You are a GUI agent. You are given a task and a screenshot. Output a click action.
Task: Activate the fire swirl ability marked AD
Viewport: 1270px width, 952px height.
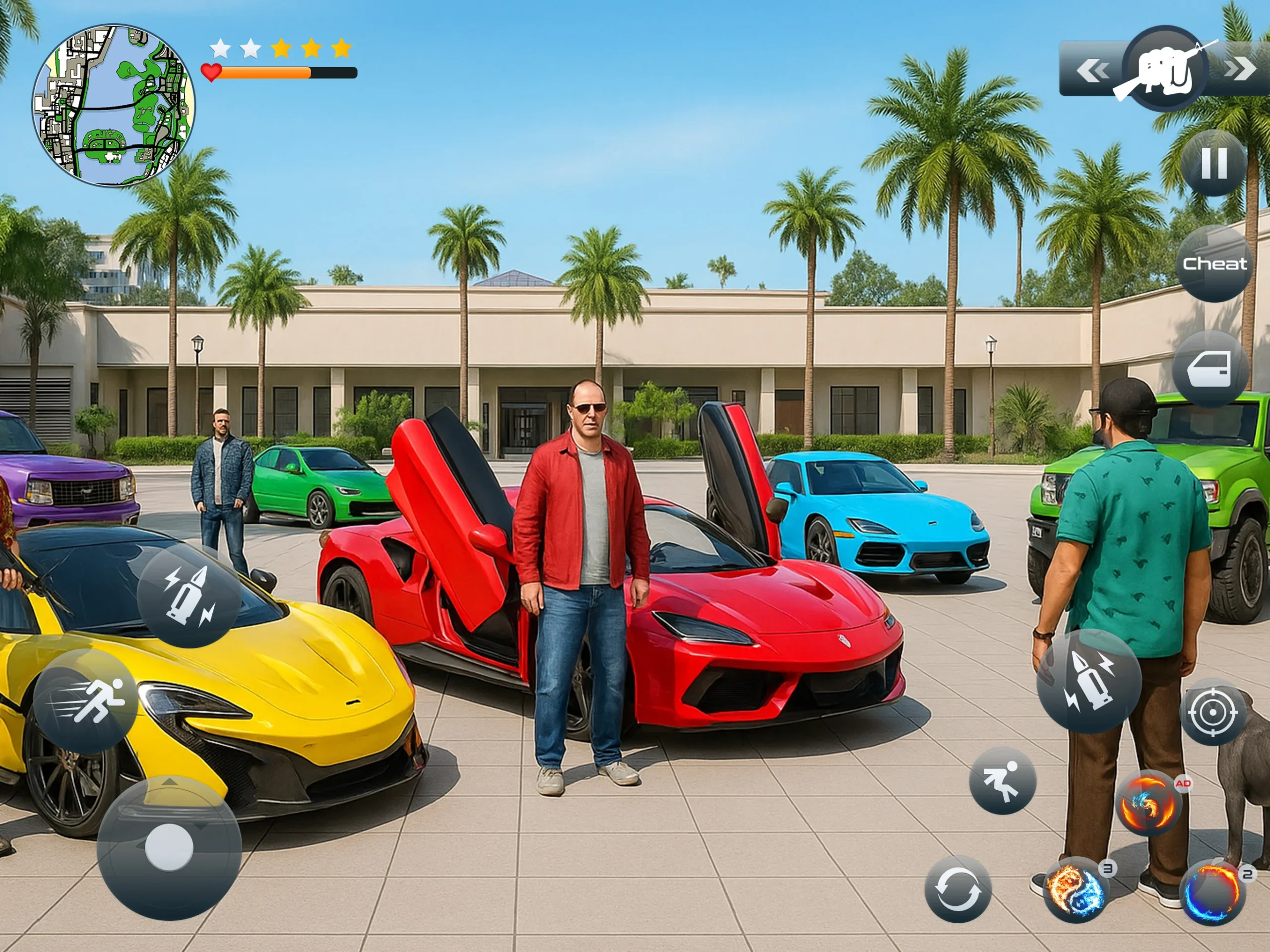pos(1147,803)
